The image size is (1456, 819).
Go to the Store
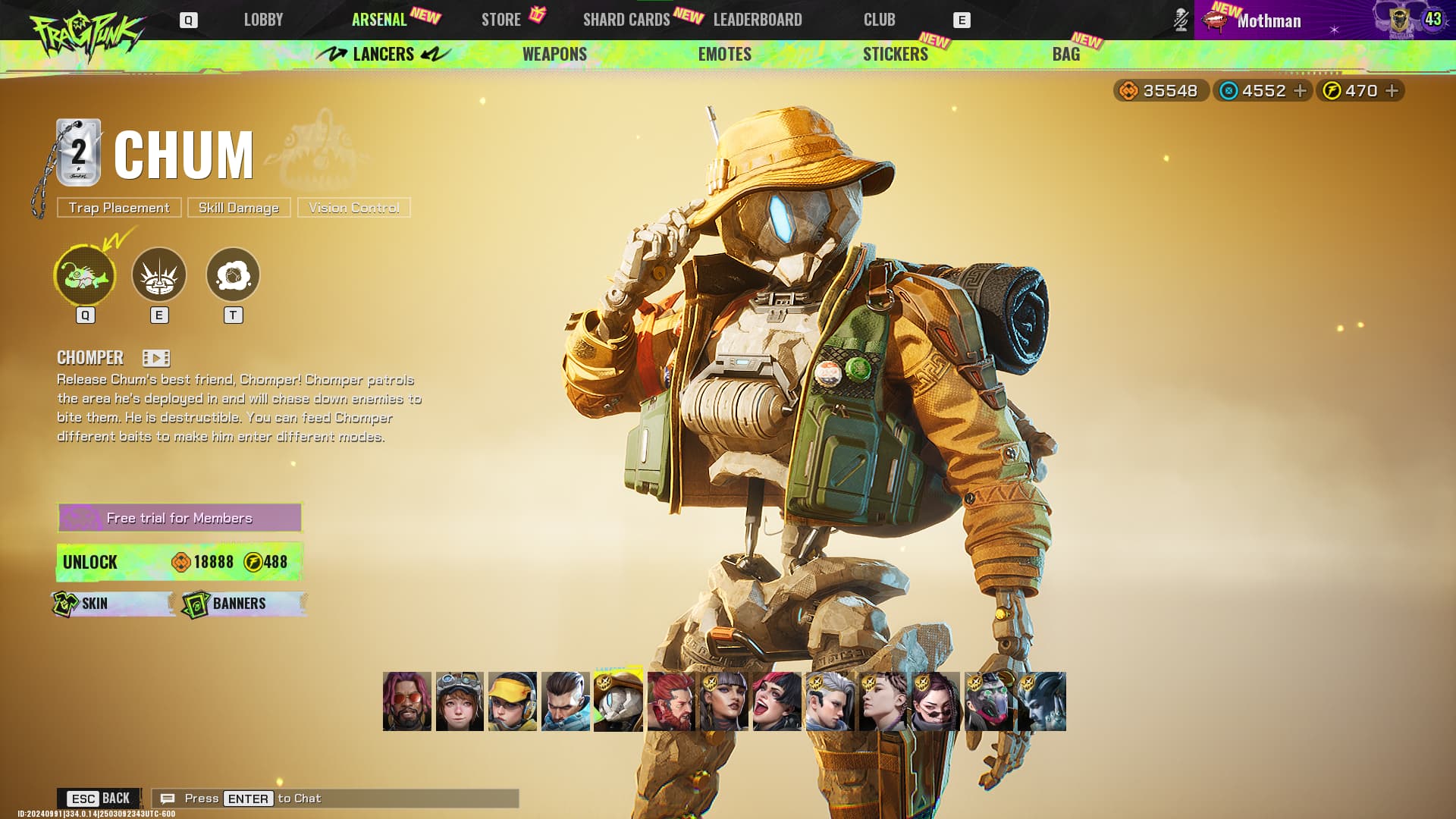point(501,20)
